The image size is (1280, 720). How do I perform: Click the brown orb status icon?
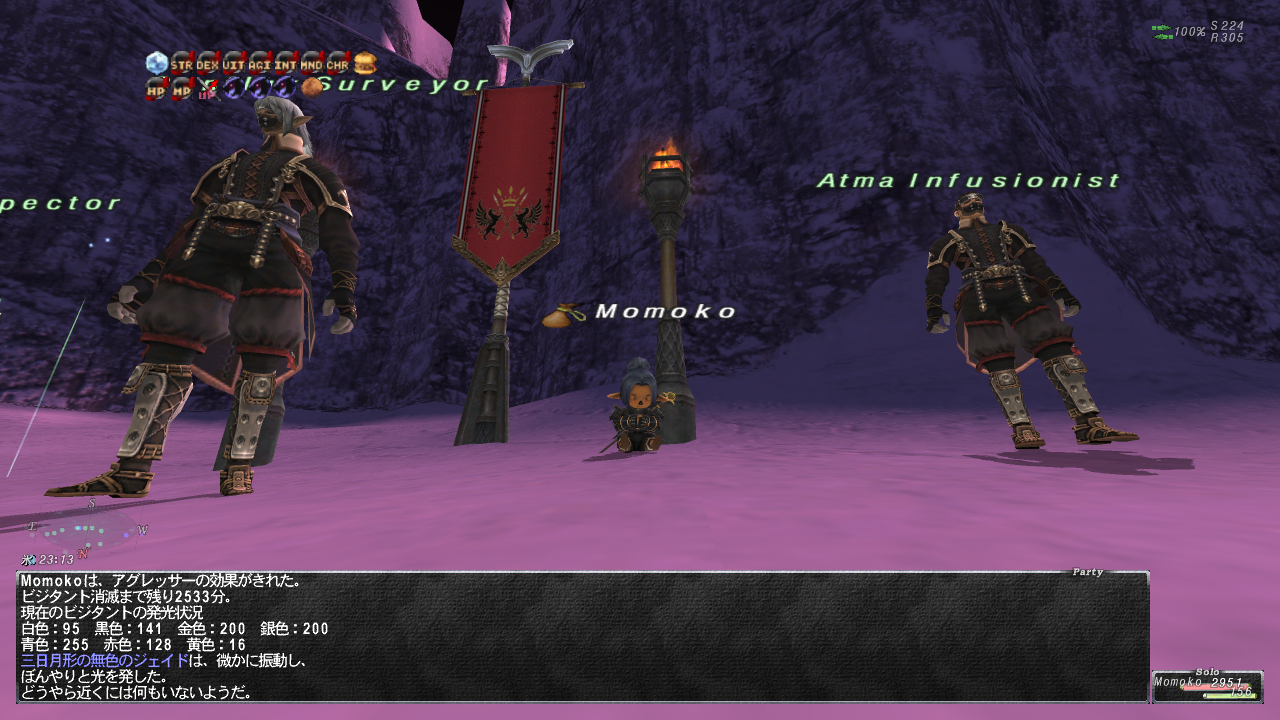tap(312, 88)
